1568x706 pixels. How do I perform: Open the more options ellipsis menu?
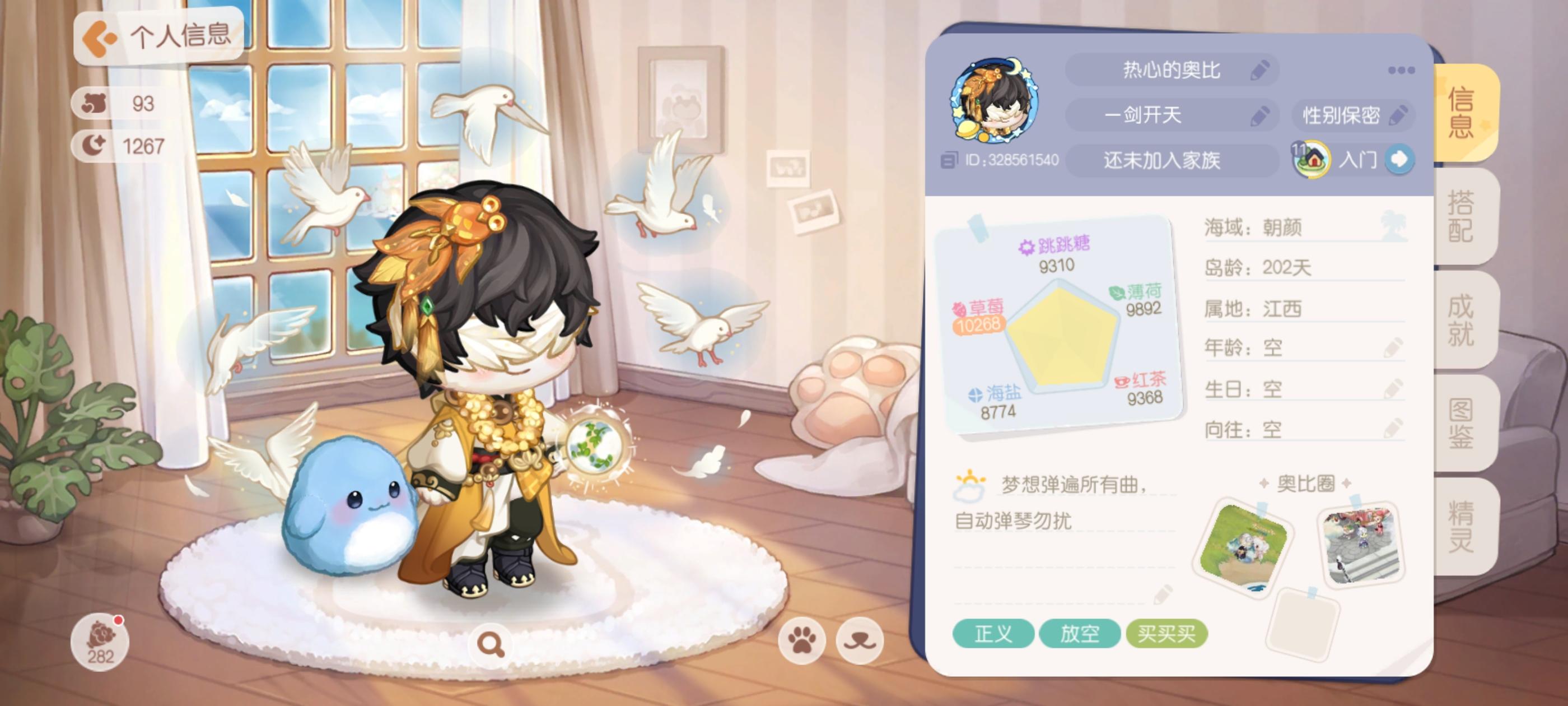1402,69
